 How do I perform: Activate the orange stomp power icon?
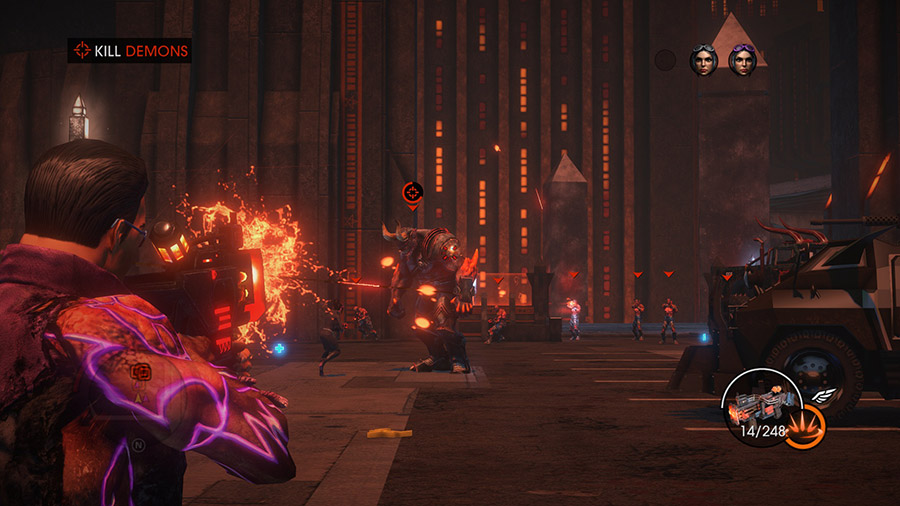coord(804,426)
